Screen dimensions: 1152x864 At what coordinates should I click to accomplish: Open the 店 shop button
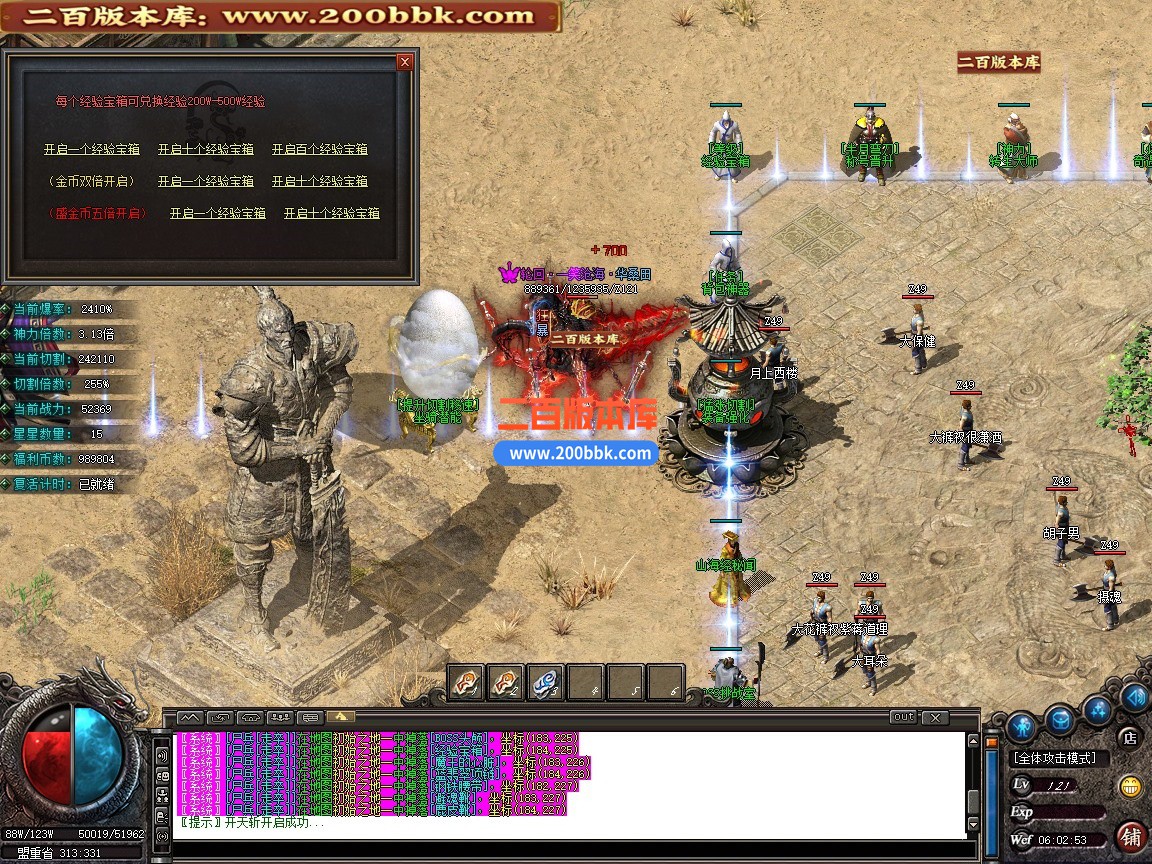[x=1129, y=738]
